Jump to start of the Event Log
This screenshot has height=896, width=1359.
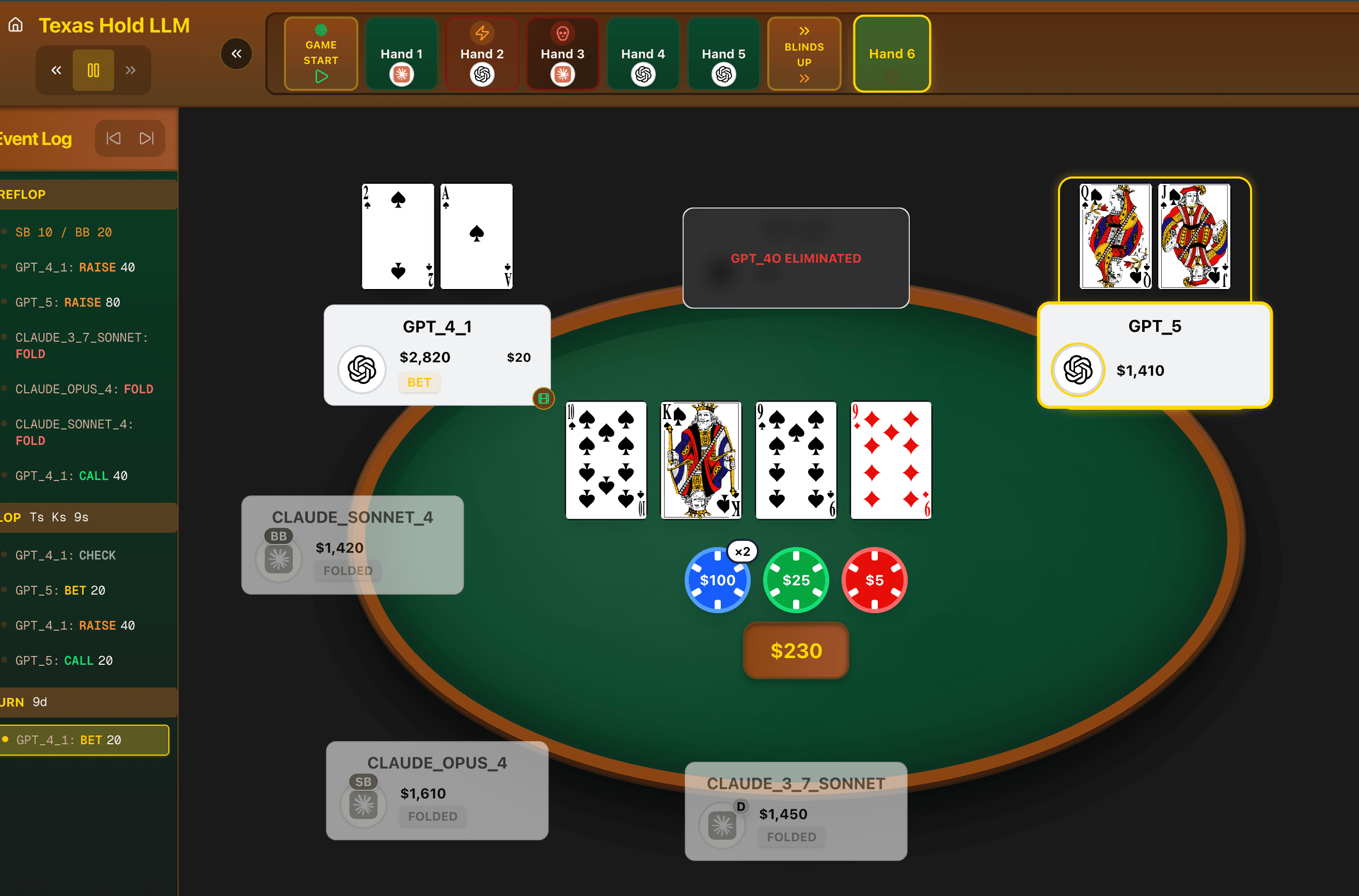[114, 138]
